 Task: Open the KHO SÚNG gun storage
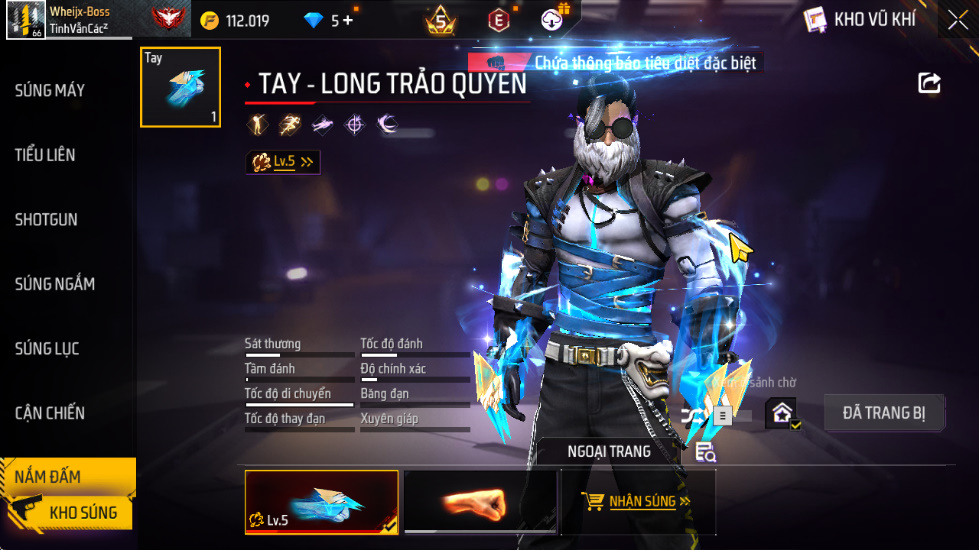[83, 513]
